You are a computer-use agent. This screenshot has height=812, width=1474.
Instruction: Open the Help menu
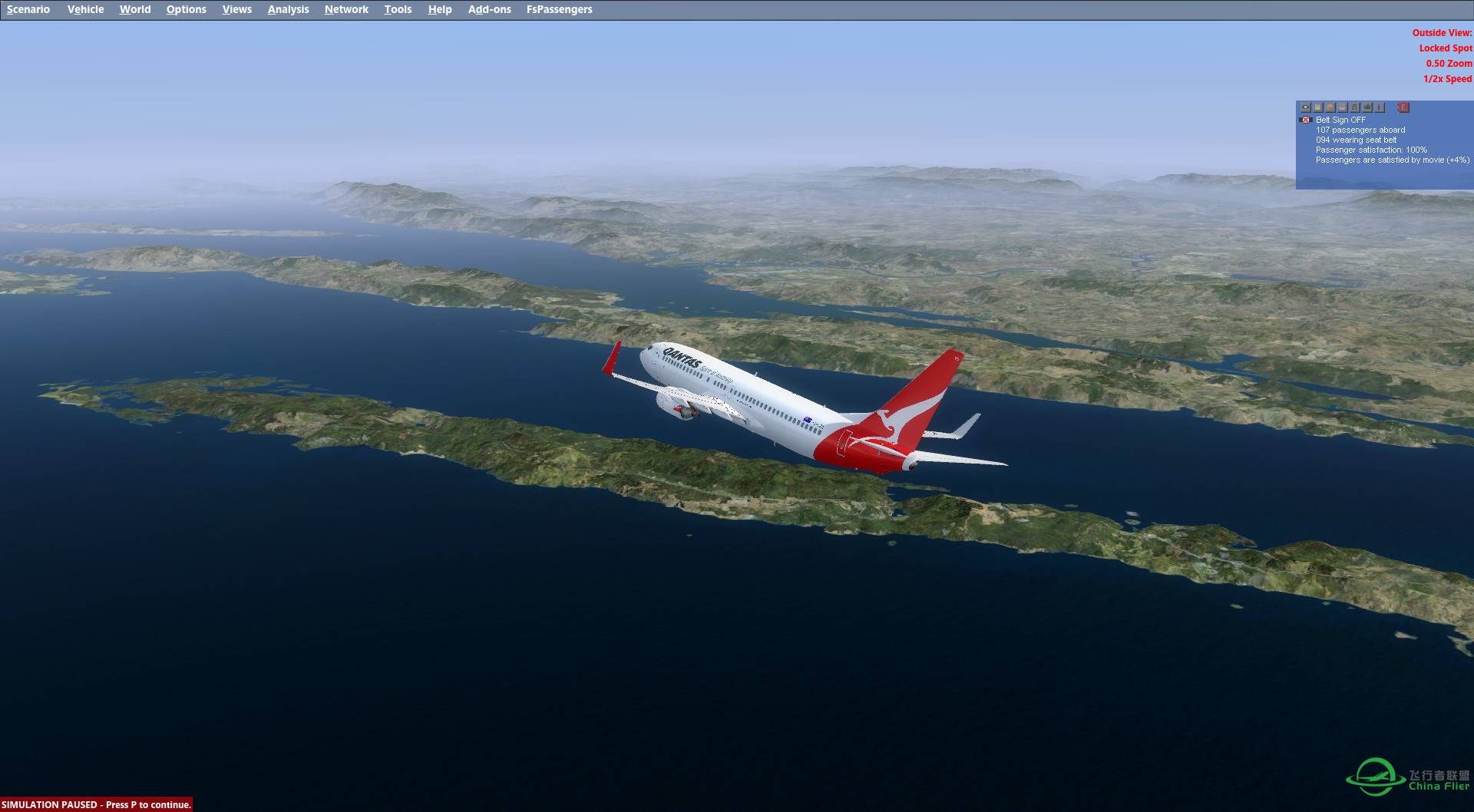pos(440,9)
